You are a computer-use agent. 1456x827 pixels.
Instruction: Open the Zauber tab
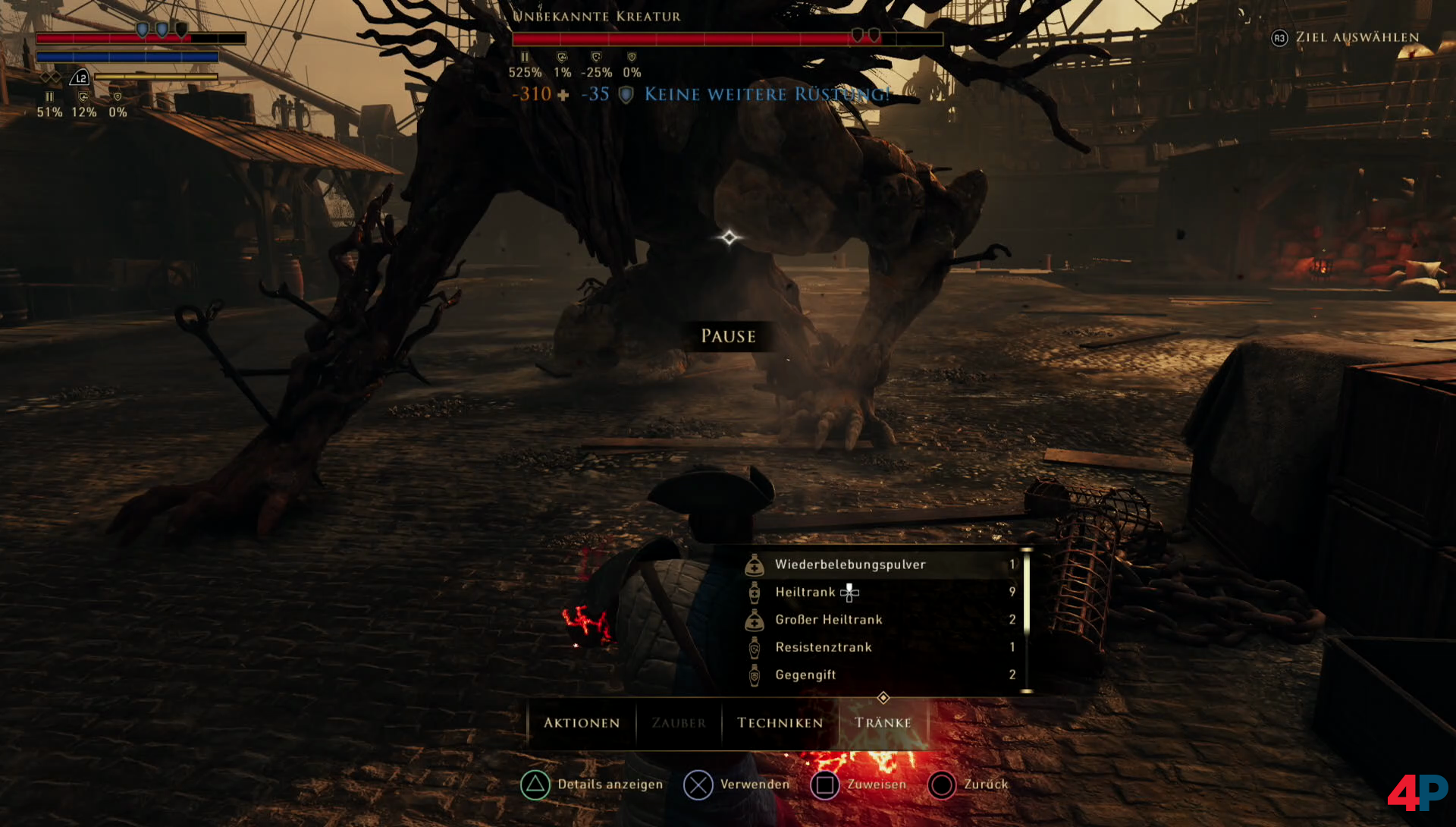coord(679,723)
